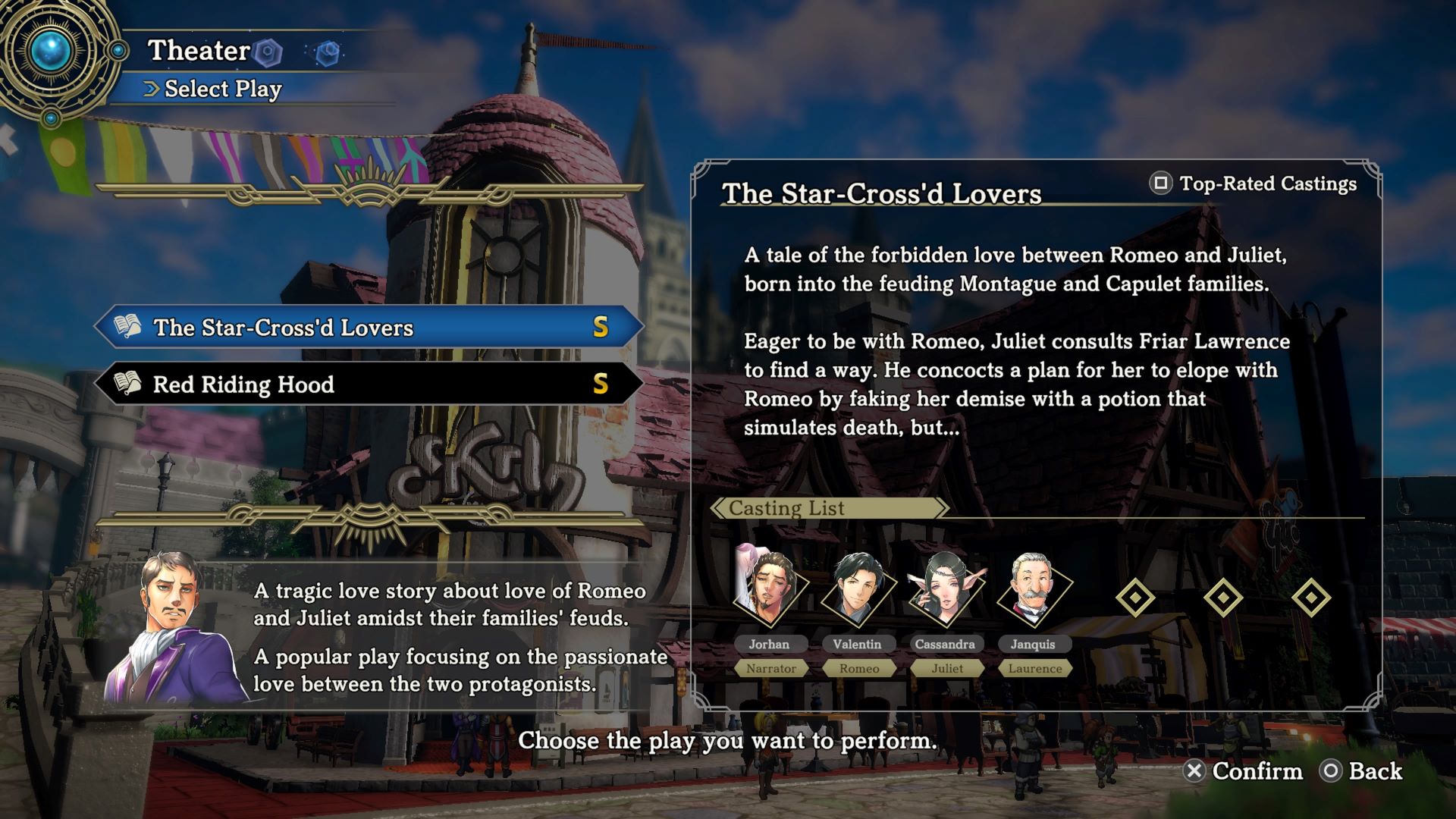Pick Valentin cast as Romeo
This screenshot has width=1456, height=819.
coord(857,591)
